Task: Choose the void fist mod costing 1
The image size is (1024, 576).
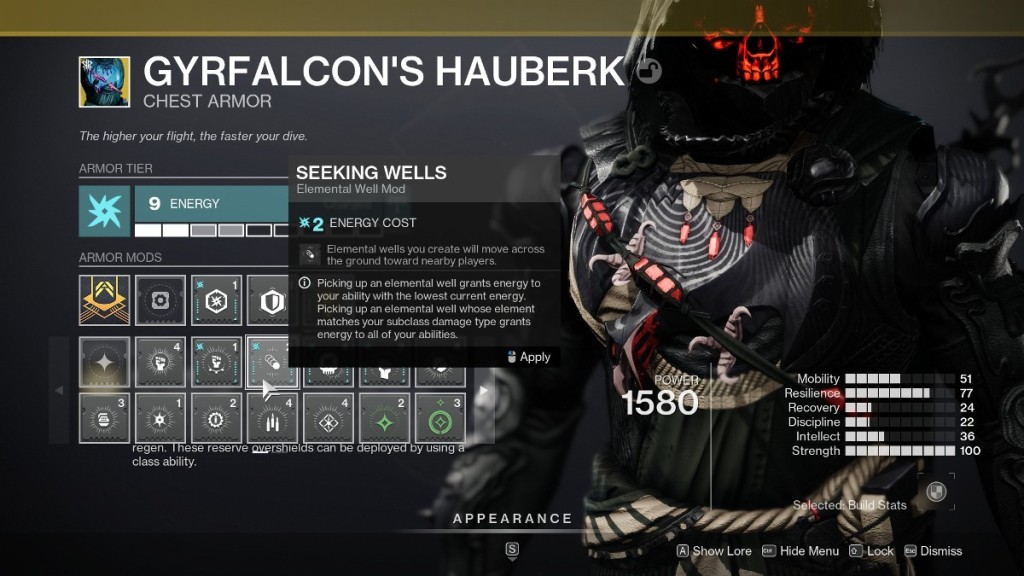Action: pyautogui.click(x=217, y=362)
